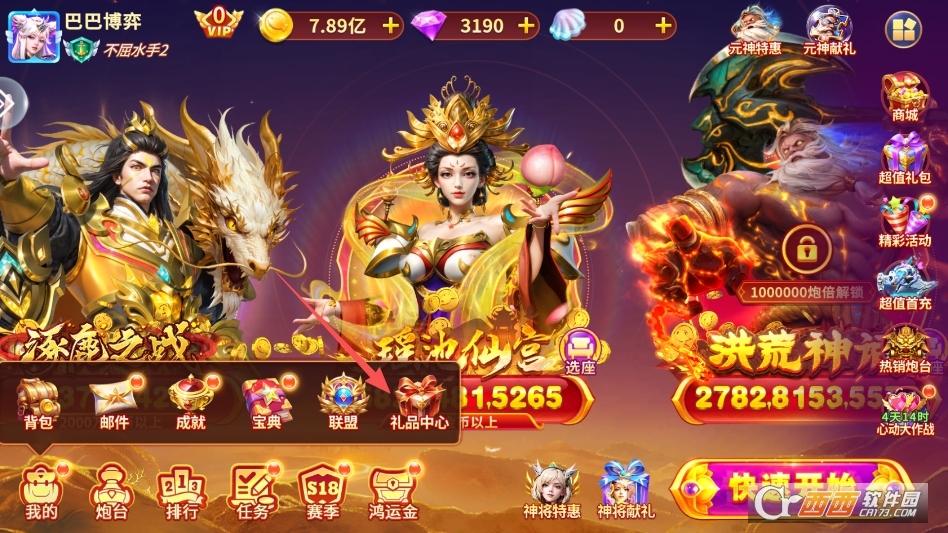
Task: Open the 鸿运金 fortune gold
Action: (393, 491)
